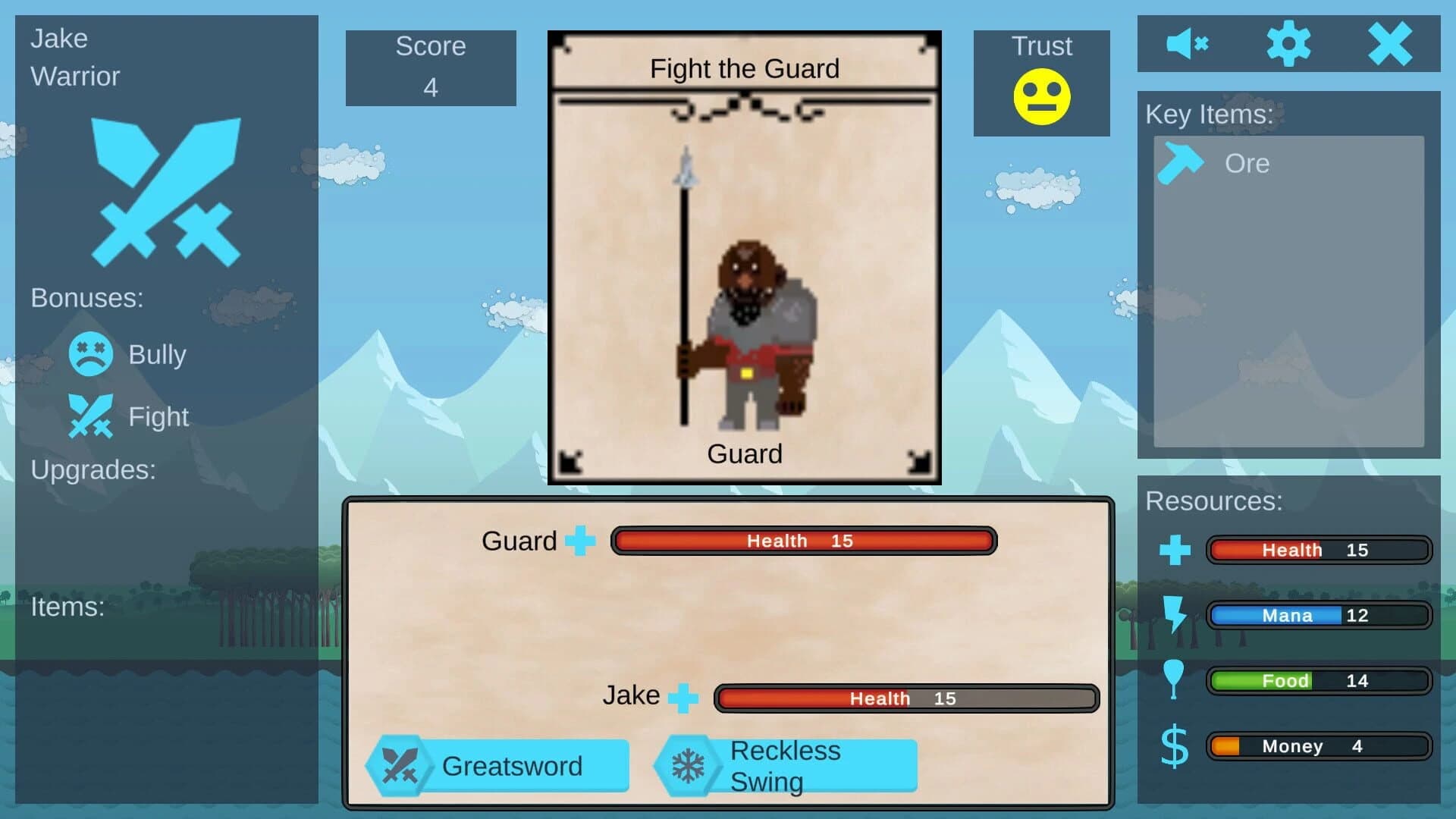Click the Score display box
This screenshot has width=1456, height=819.
[431, 67]
